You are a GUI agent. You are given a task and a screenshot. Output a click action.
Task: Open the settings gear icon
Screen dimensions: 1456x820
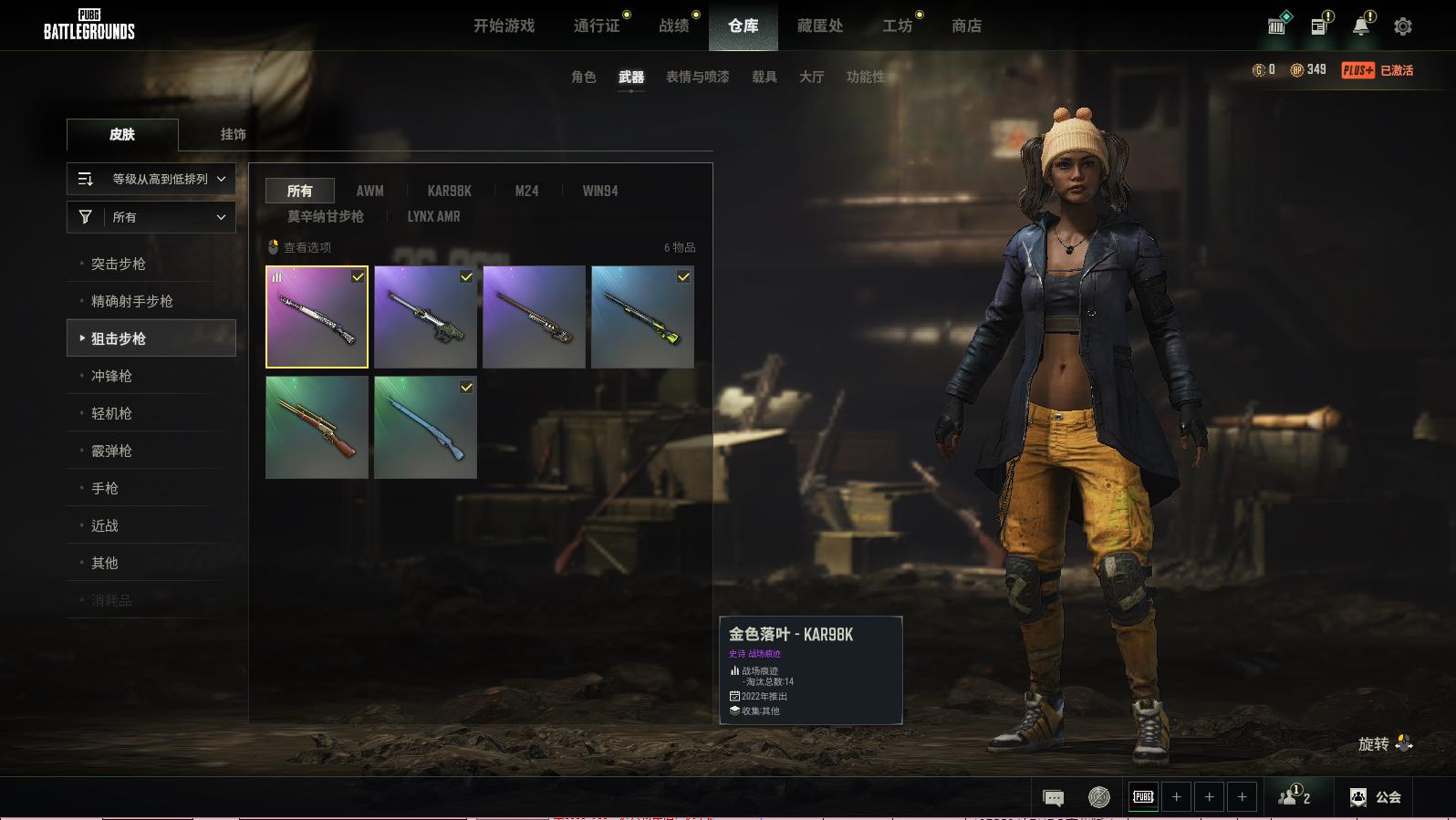pos(1402,26)
